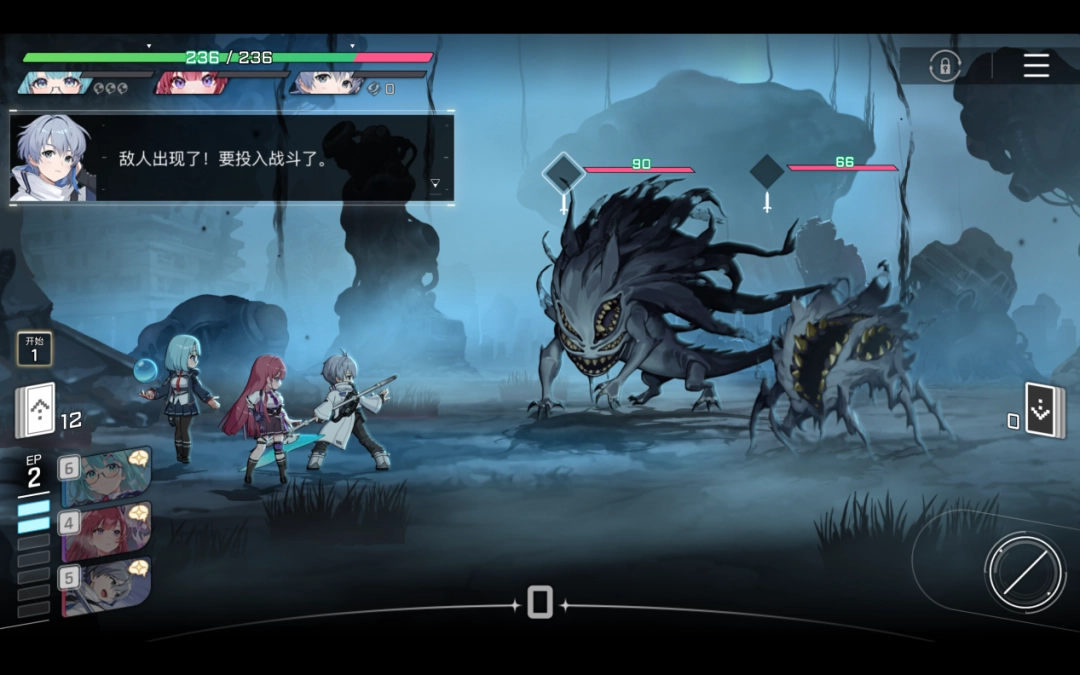This screenshot has width=1080, height=675.
Task: Select the silver-haired character skill card
Action: coord(106,586)
